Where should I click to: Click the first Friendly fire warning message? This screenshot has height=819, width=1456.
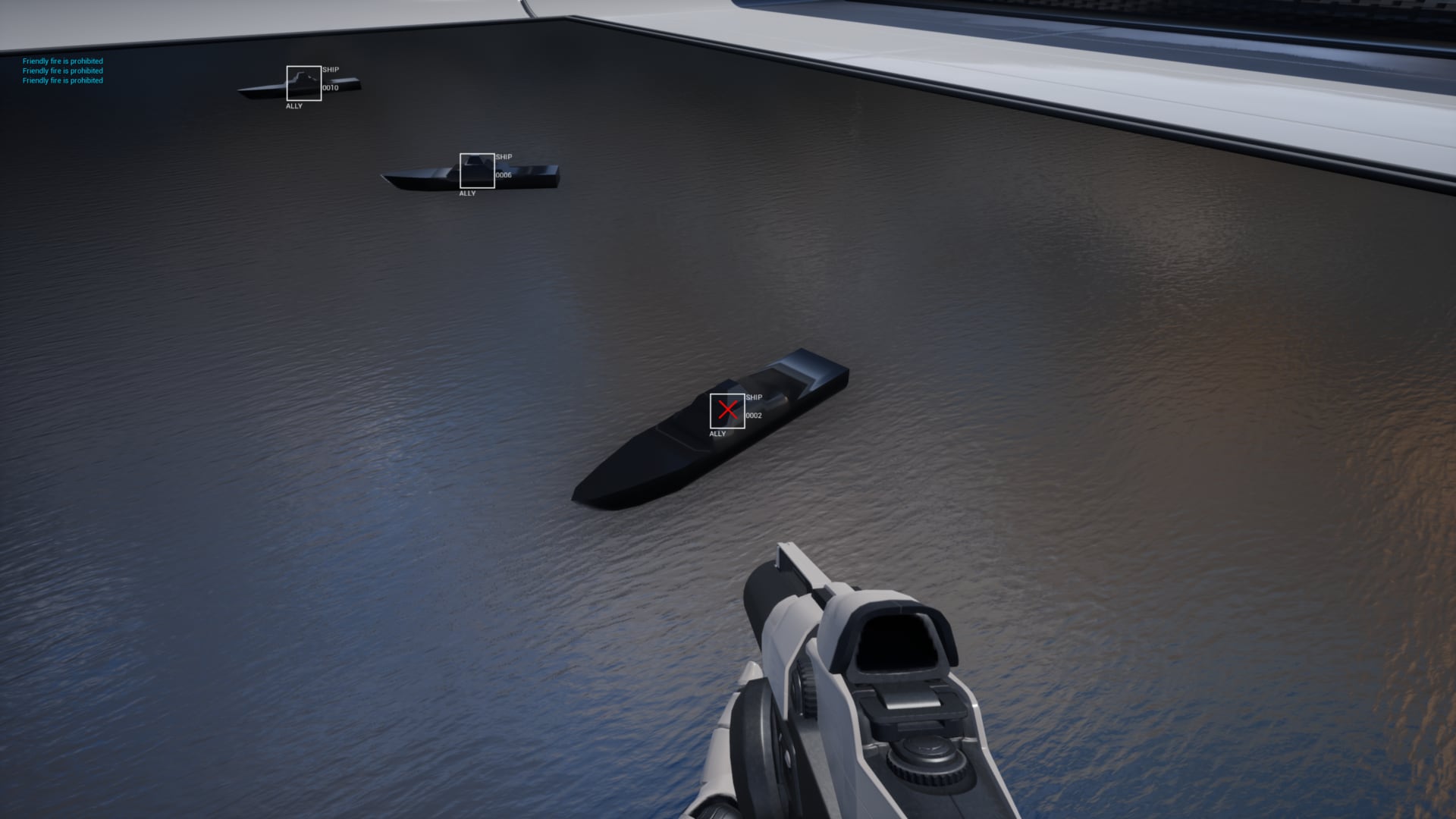(63, 61)
